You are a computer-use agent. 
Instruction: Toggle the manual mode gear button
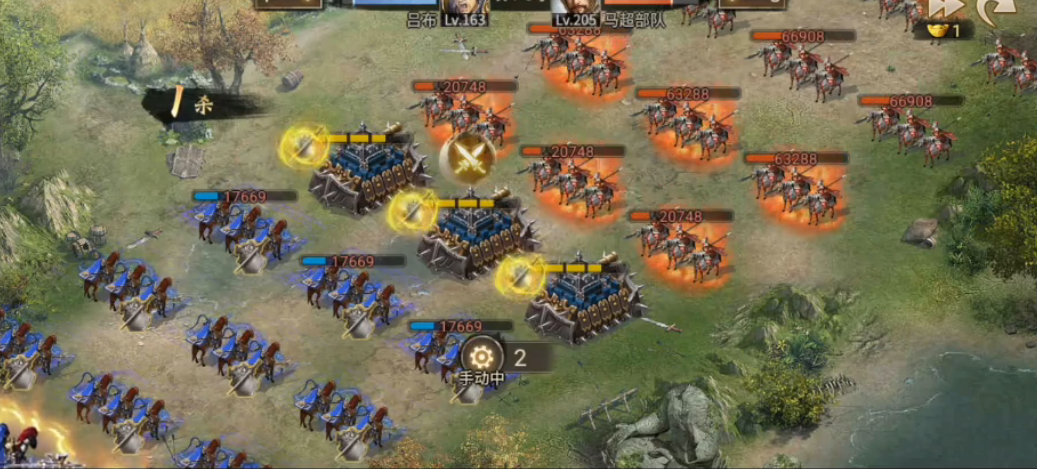(483, 357)
